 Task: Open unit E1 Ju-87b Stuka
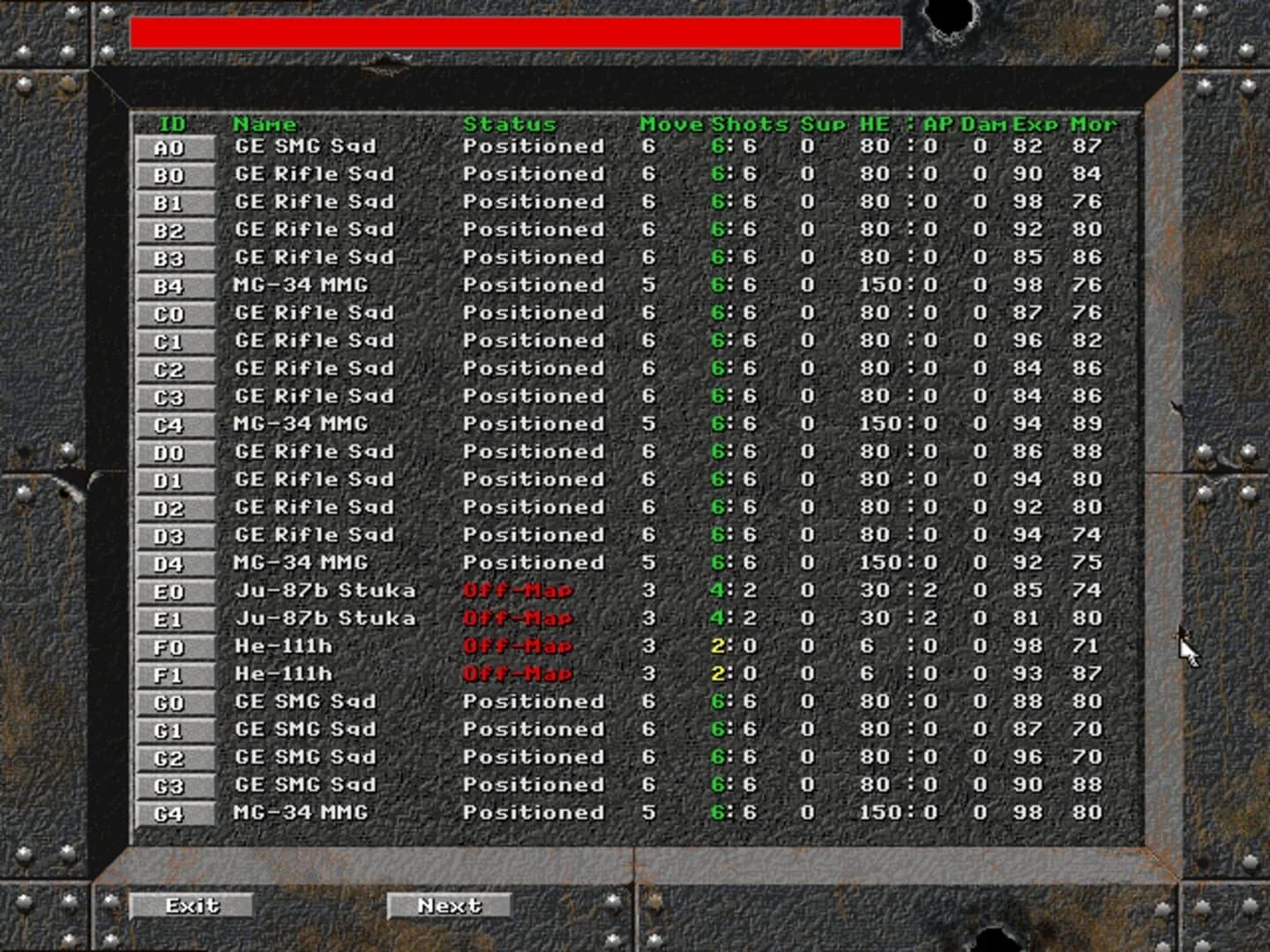click(174, 618)
